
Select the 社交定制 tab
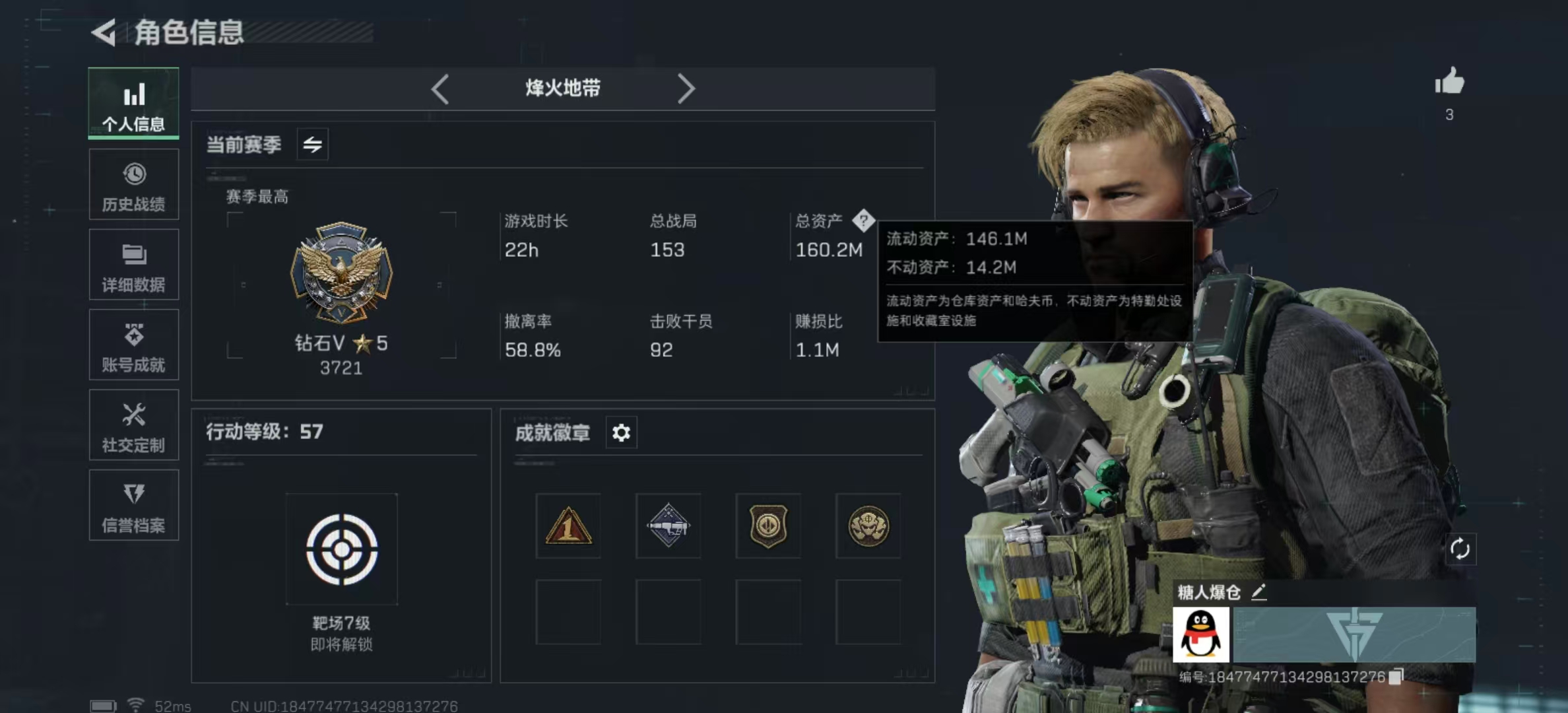(x=134, y=426)
